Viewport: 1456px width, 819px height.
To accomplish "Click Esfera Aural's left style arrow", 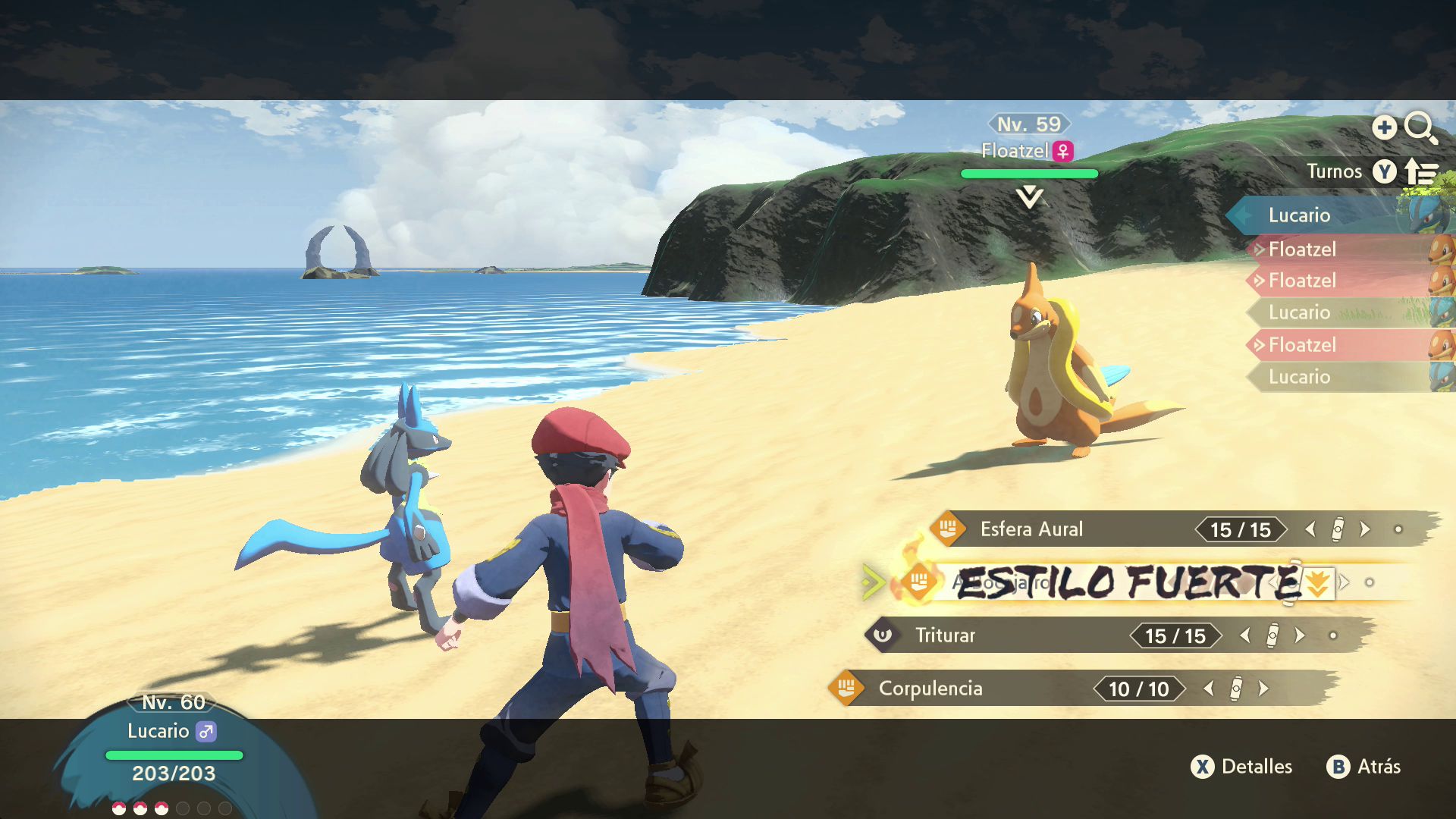I will pyautogui.click(x=1310, y=529).
